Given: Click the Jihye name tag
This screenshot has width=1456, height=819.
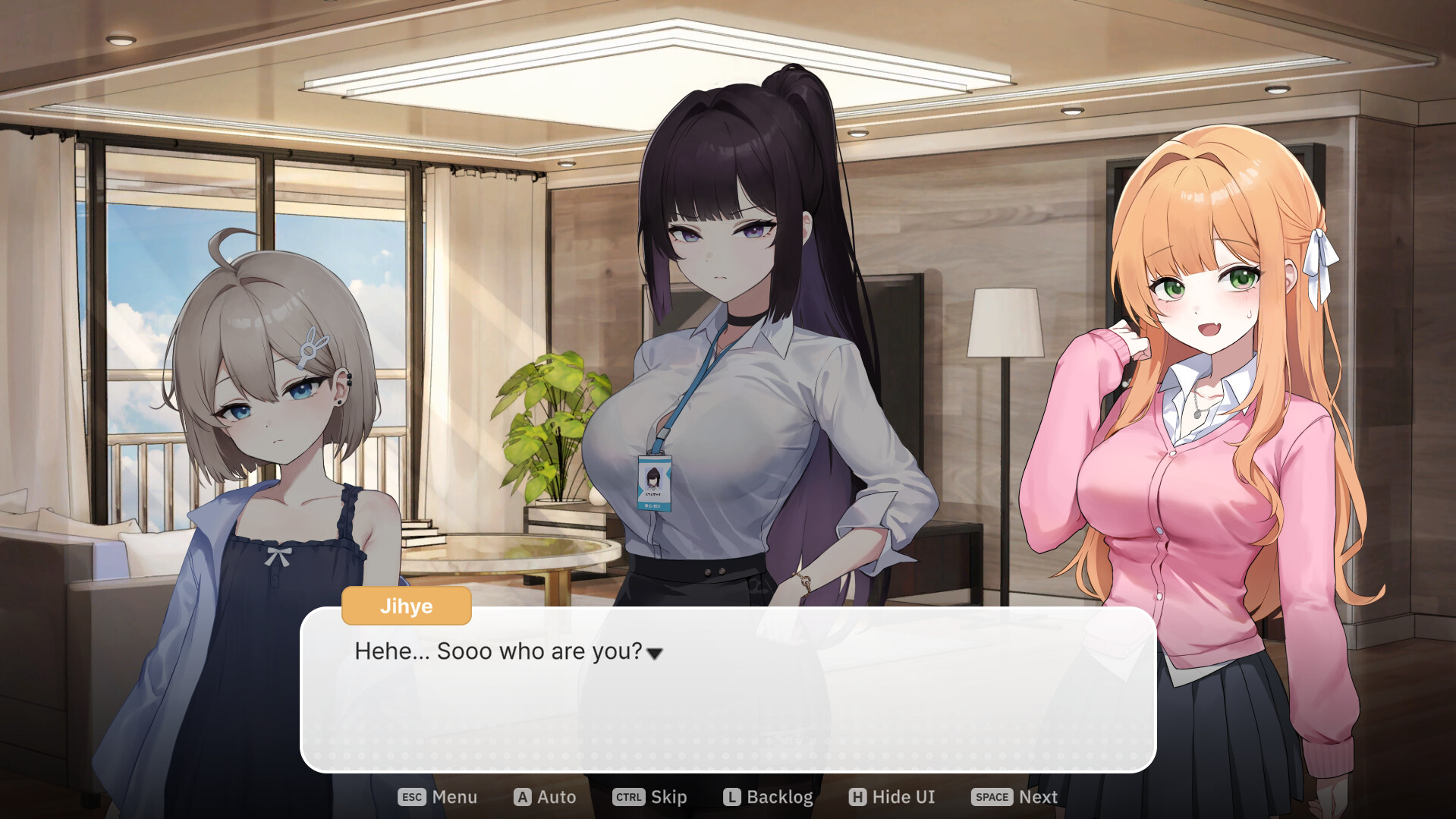Looking at the screenshot, I should pos(406,606).
